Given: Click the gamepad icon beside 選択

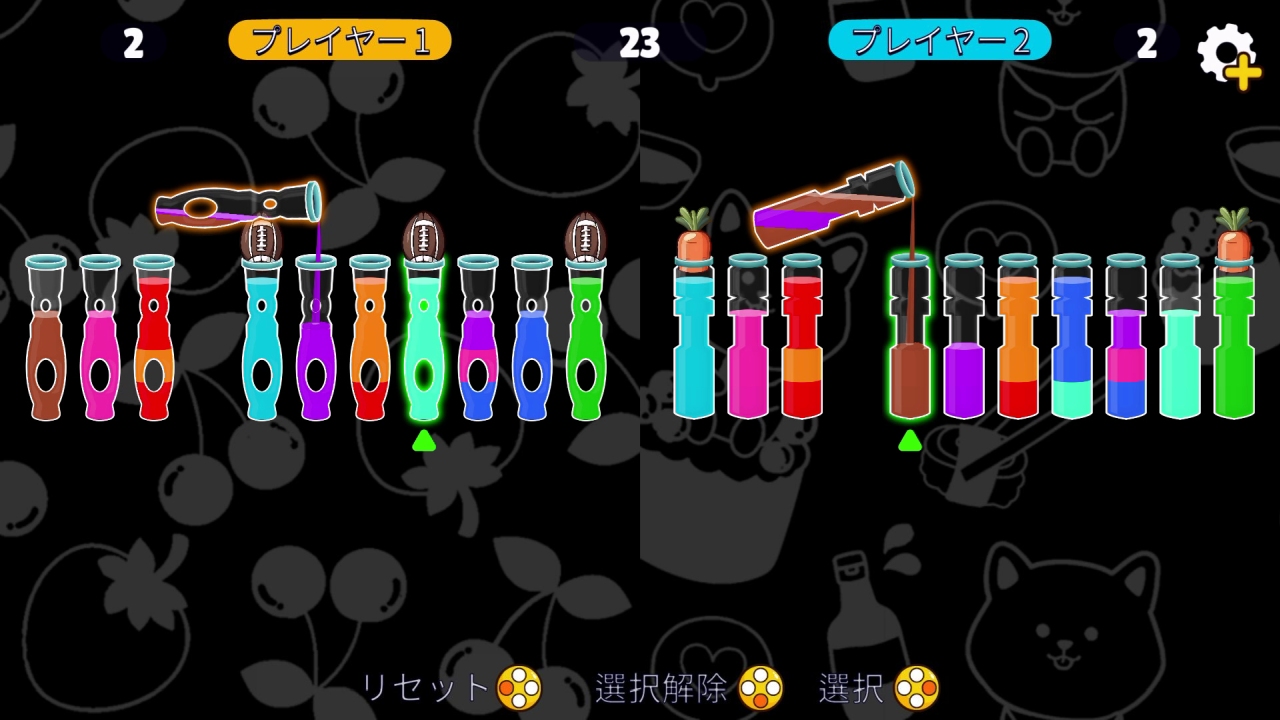Looking at the screenshot, I should pyautogui.click(x=916, y=687).
